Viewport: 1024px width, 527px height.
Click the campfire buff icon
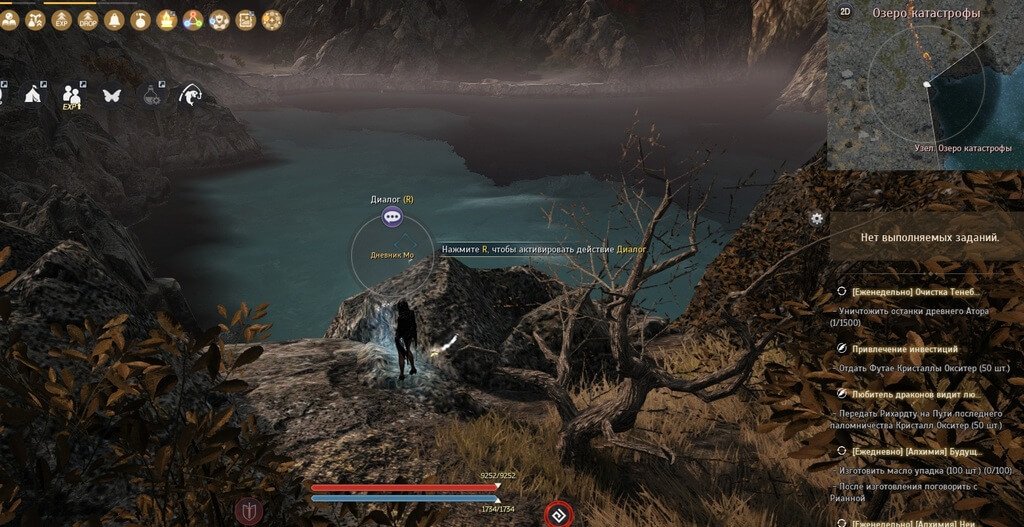167,19
